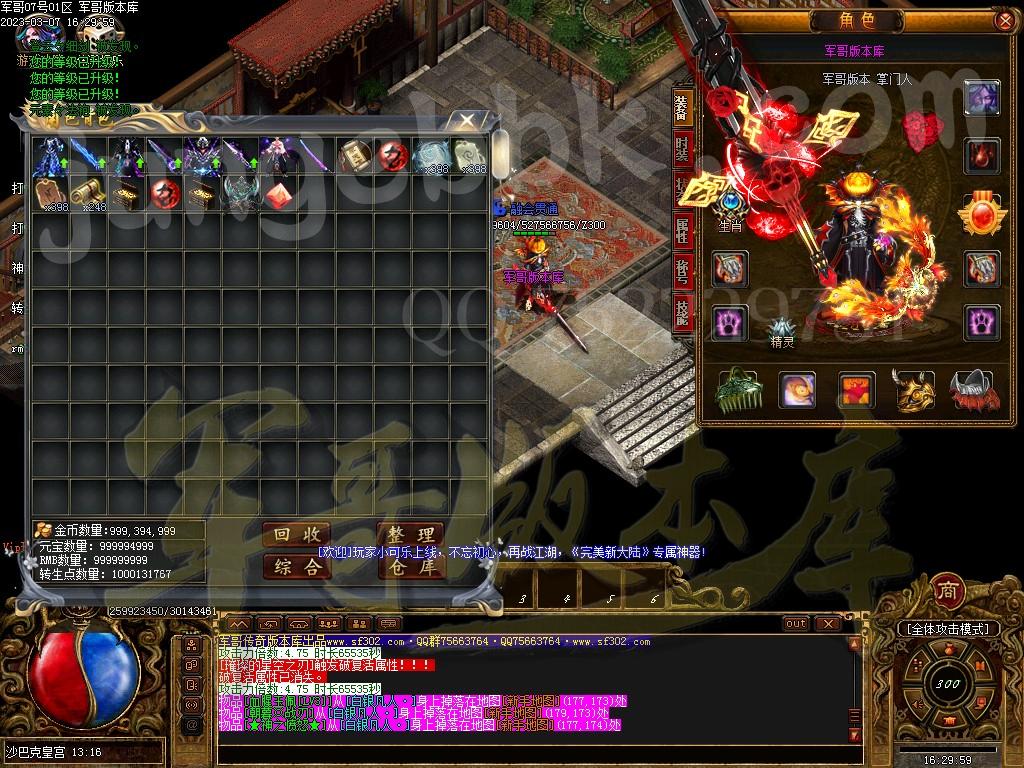Switch to the 时装 fashion tab
The width and height of the screenshot is (1024, 768).
tap(682, 151)
